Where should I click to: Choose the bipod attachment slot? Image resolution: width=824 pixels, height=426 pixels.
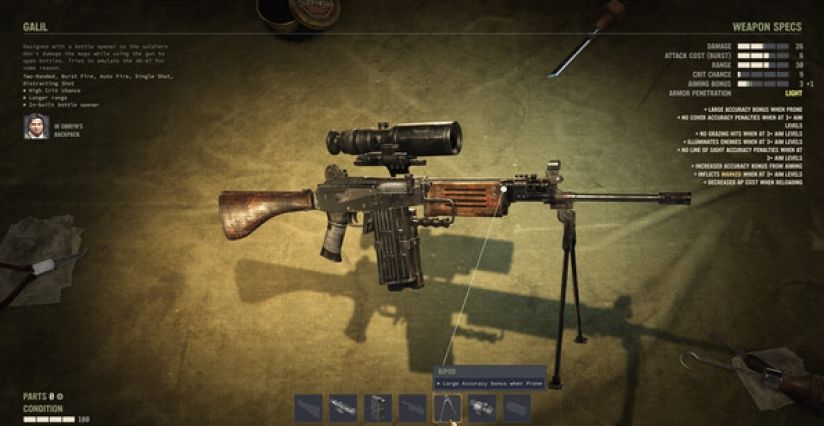pyautogui.click(x=447, y=407)
